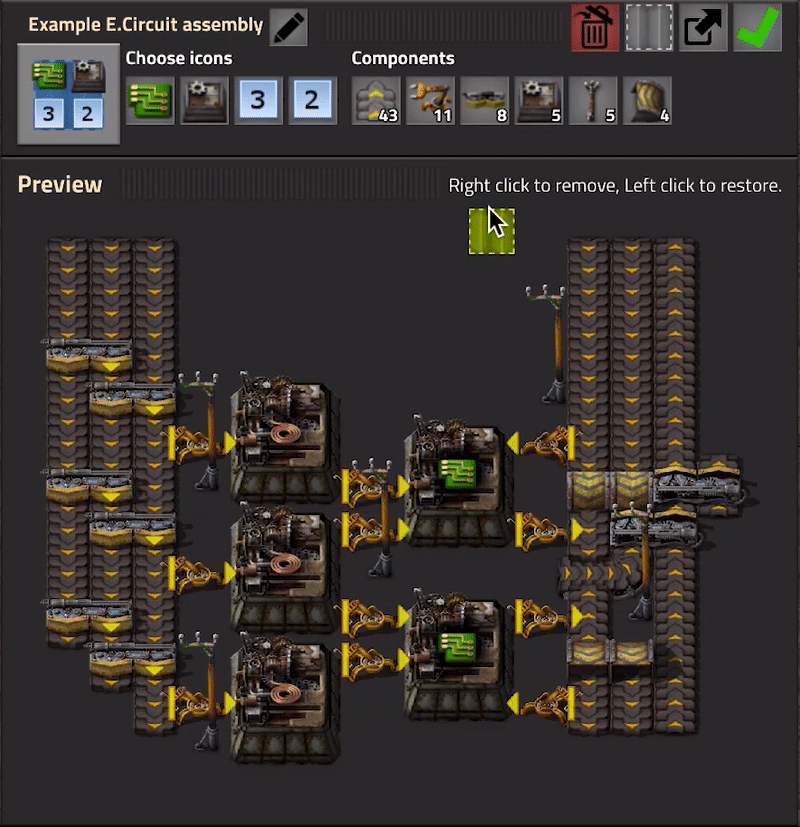Choose the assembling machine icon slot
This screenshot has height=827, width=800.
tap(204, 101)
